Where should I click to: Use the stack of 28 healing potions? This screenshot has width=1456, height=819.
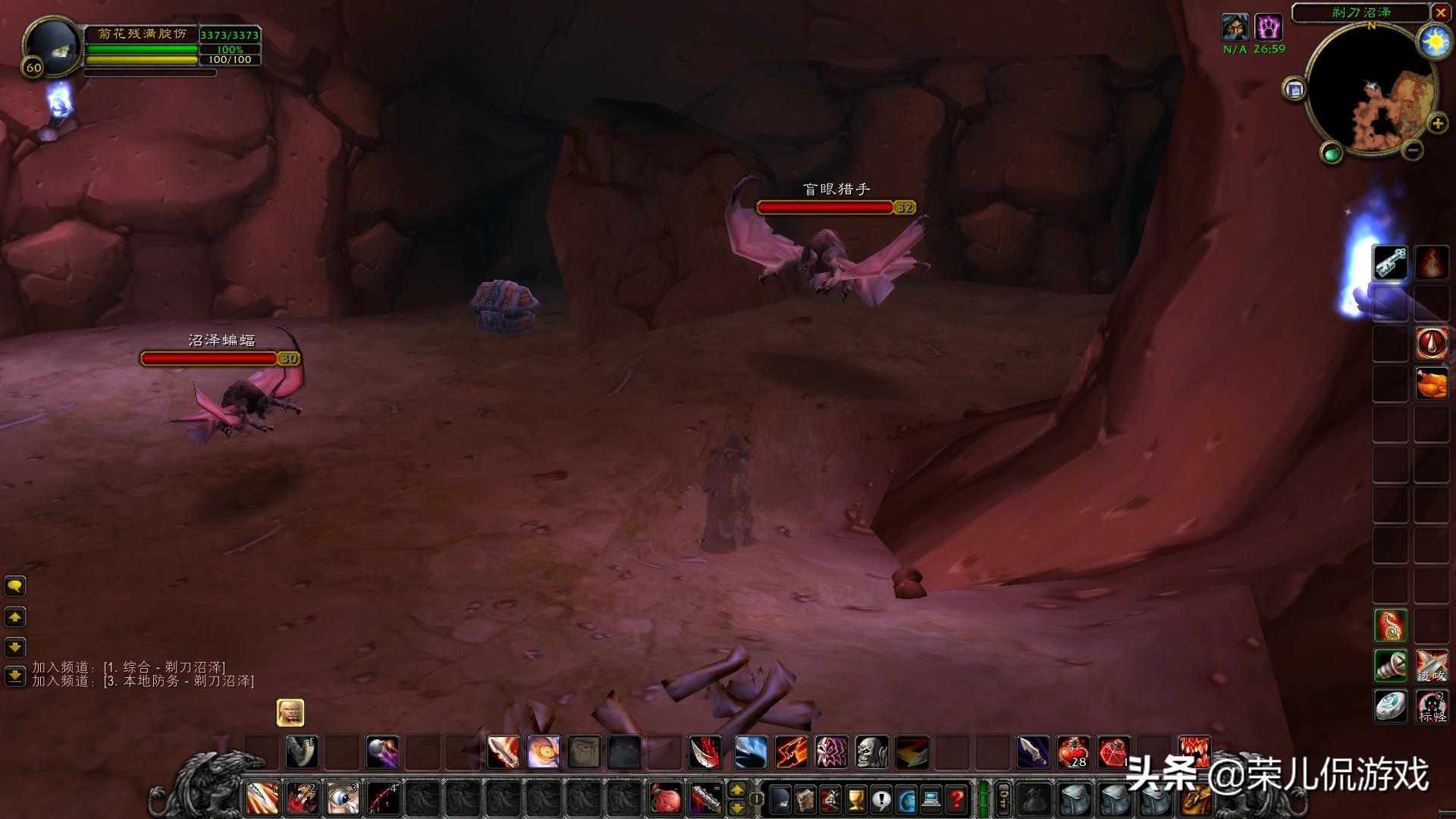[1074, 752]
